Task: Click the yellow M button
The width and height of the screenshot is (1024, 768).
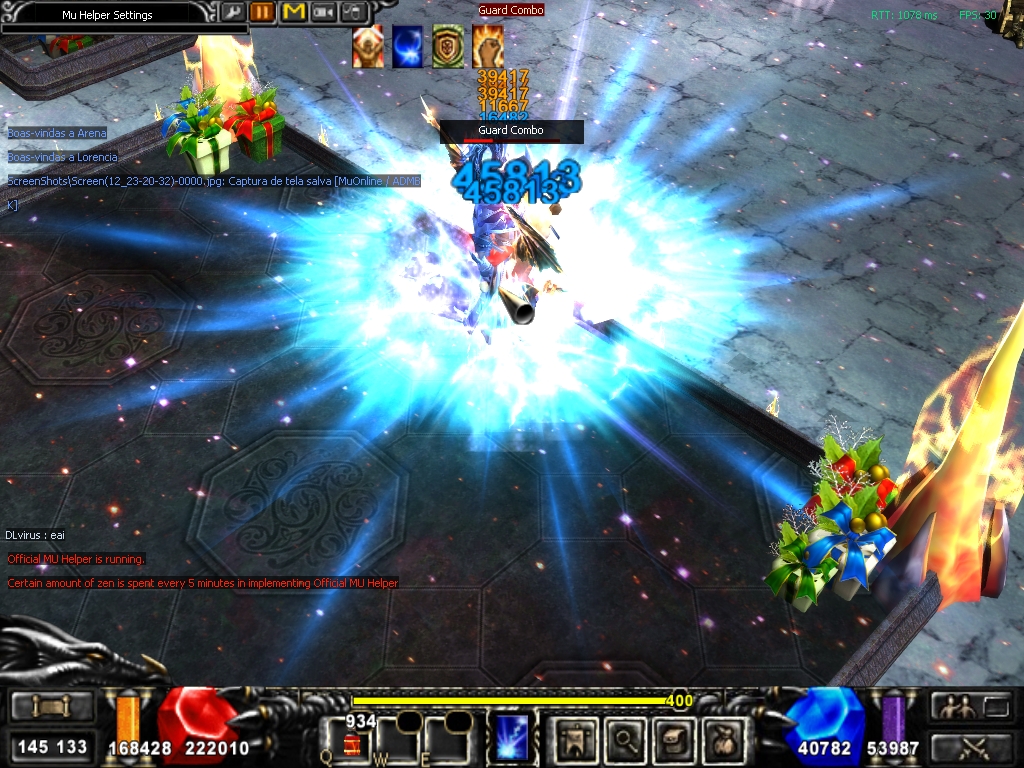Action: (x=294, y=13)
